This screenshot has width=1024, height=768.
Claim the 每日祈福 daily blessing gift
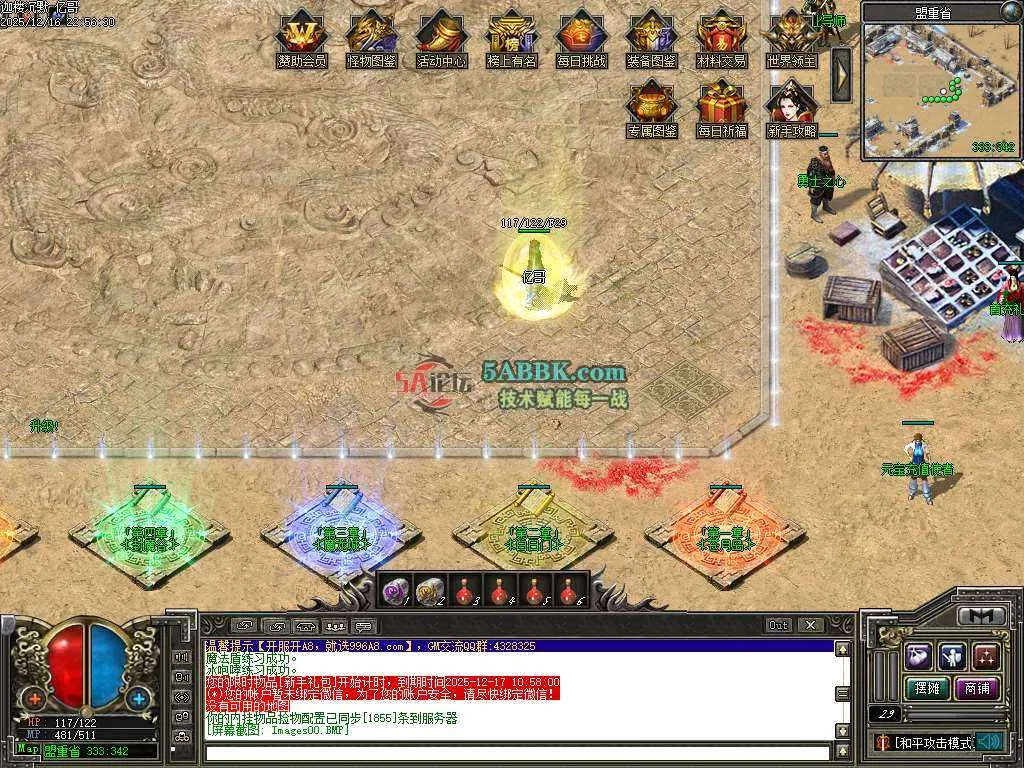tap(721, 106)
